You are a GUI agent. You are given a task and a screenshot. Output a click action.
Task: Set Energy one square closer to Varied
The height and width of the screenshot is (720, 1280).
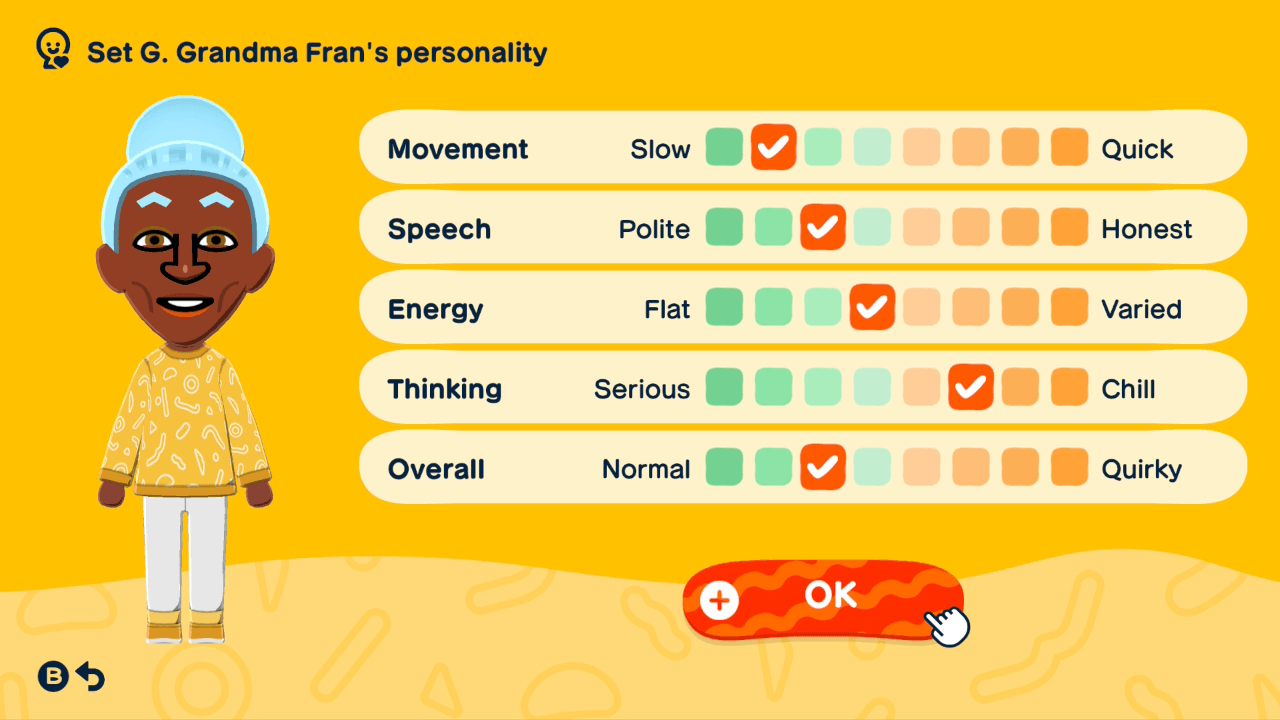[921, 307]
